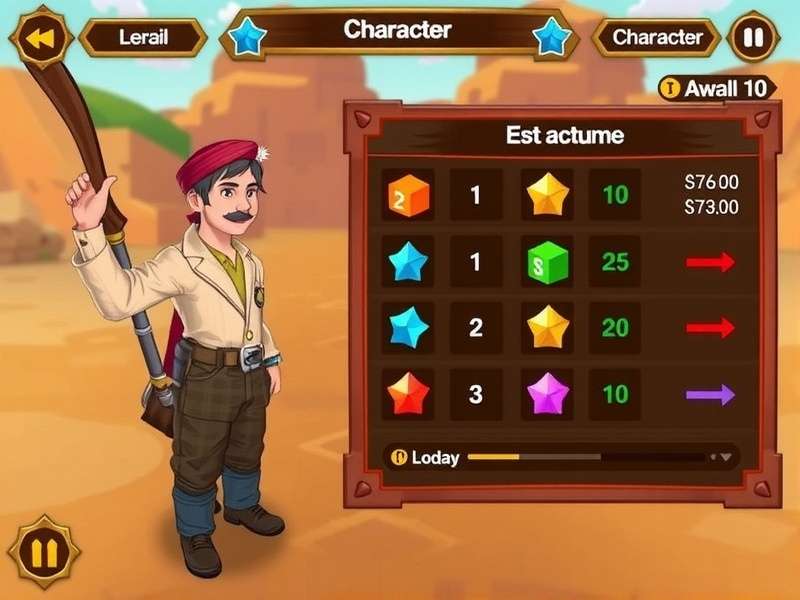Expand the small arrow beside the Loday bar
800x600 pixels.
tap(726, 457)
